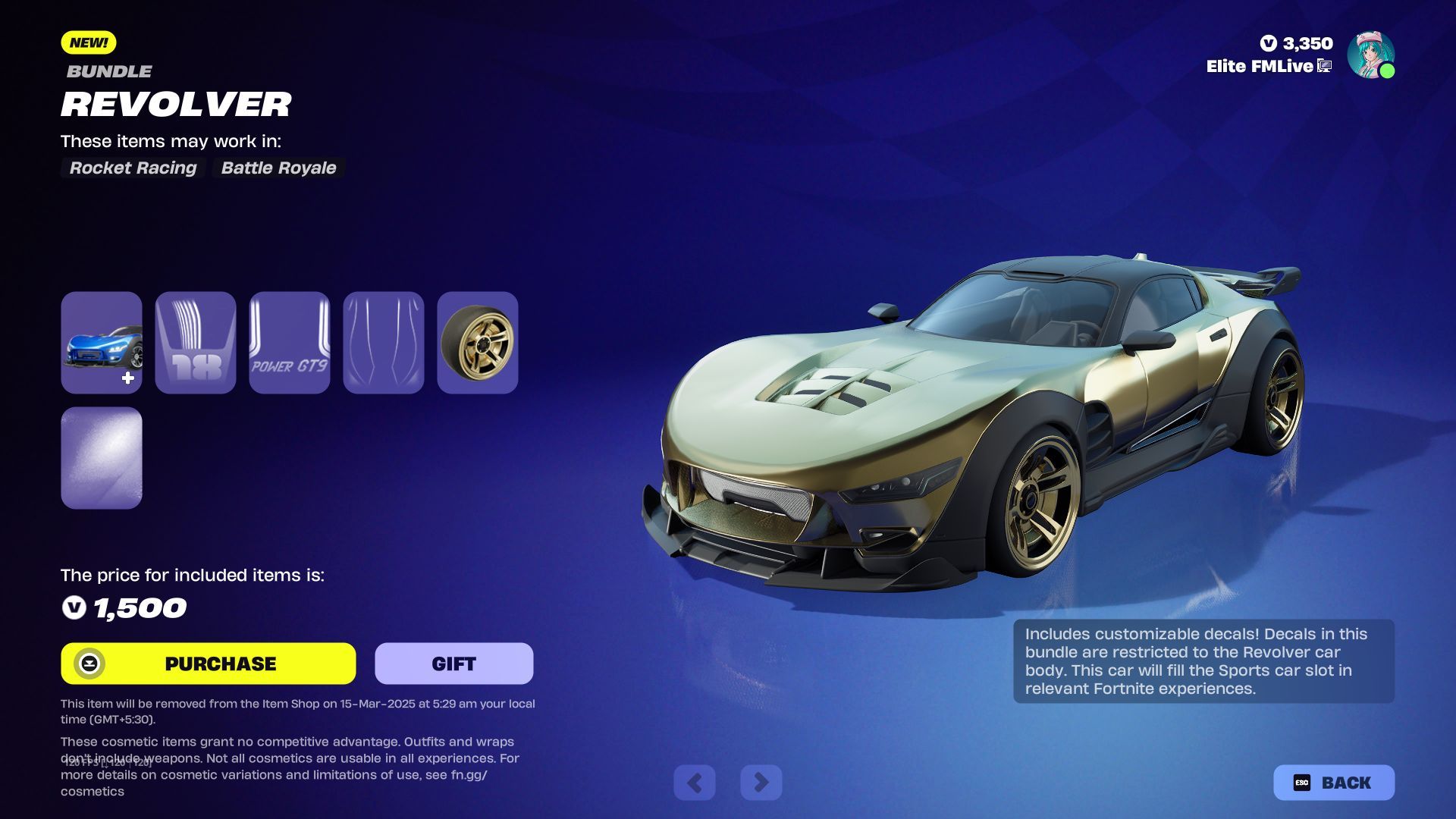Click the next item arrow
The height and width of the screenshot is (819, 1456).
pyautogui.click(x=761, y=782)
